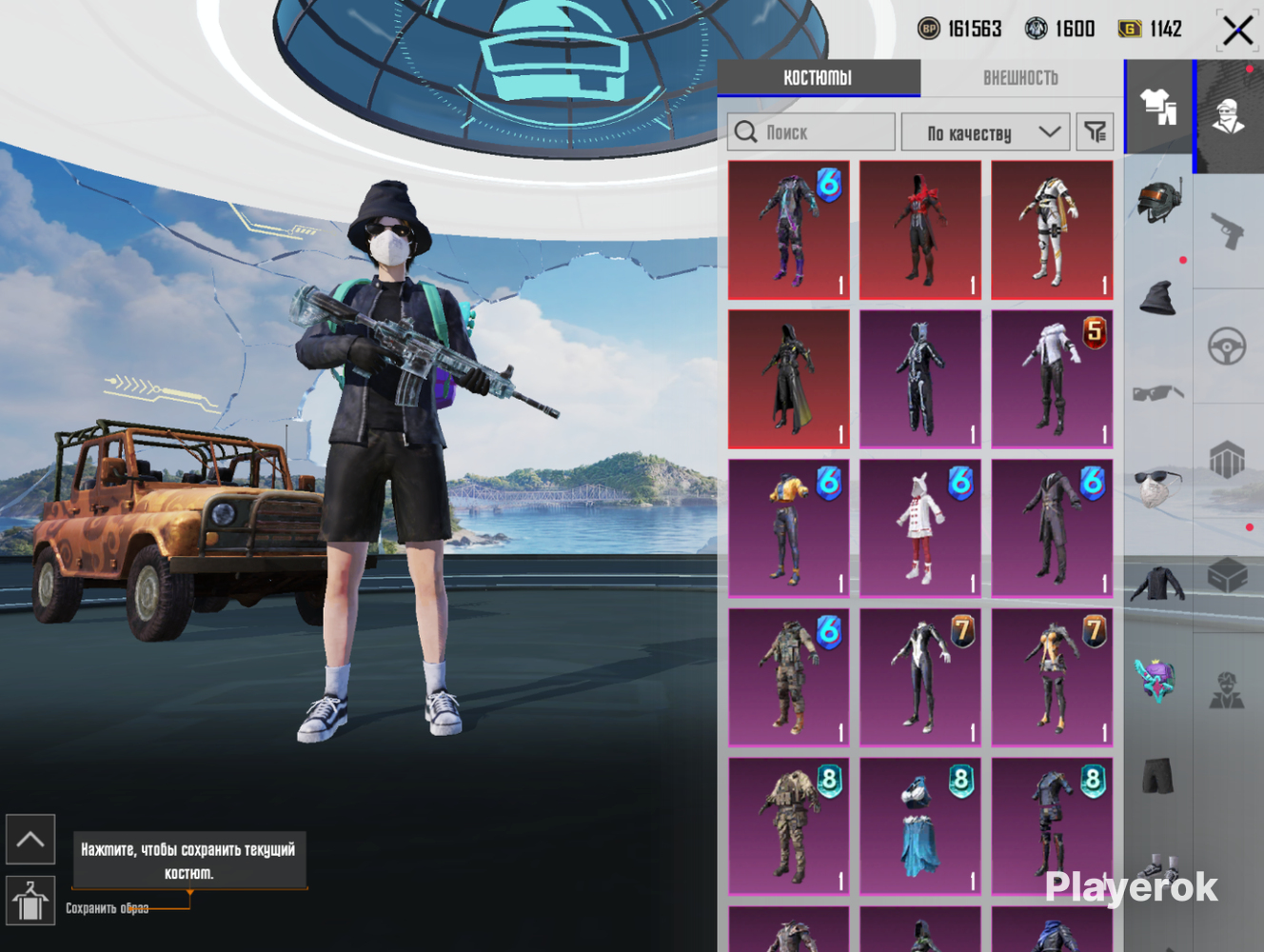
Task: Show the vehicle steering wheel category
Action: tap(1228, 347)
